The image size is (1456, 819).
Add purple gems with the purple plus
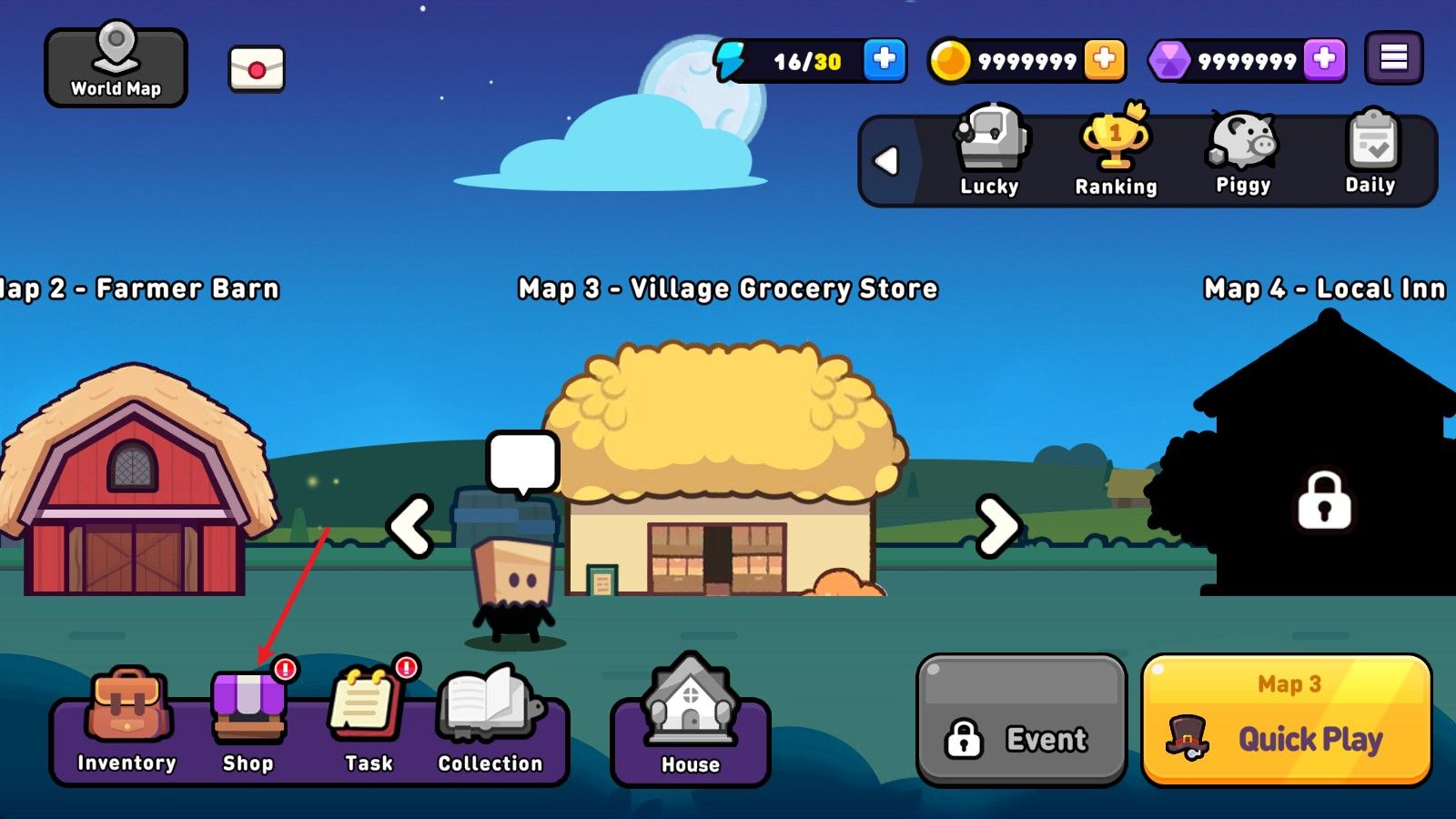[x=1324, y=60]
